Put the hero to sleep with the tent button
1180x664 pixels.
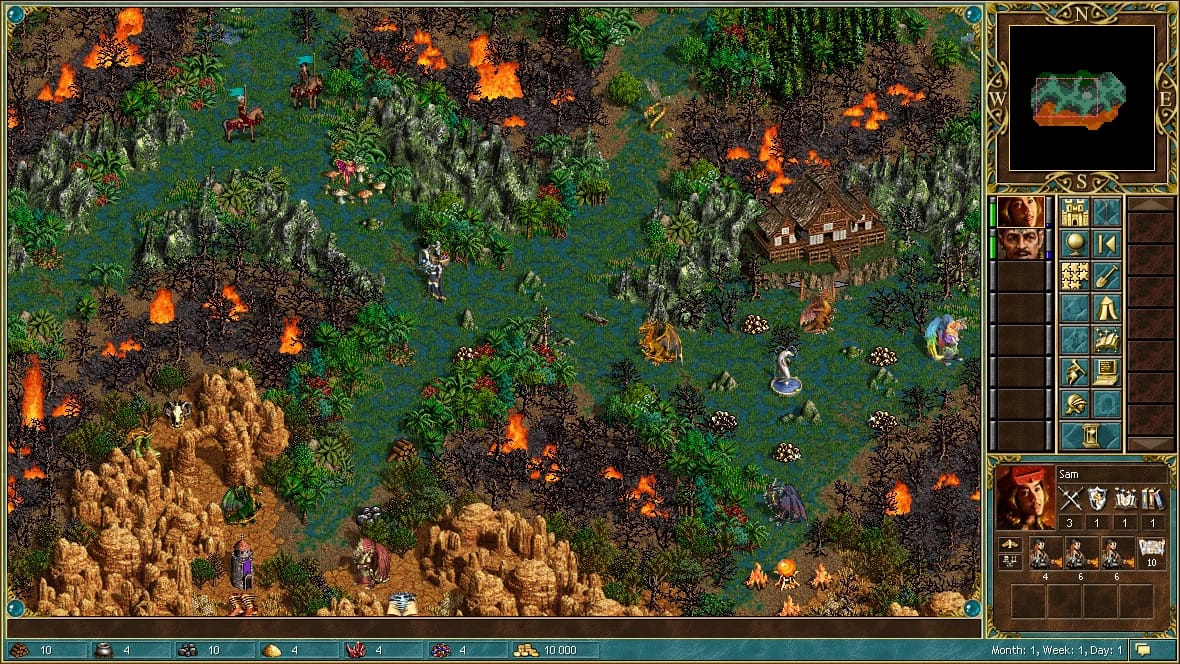(1106, 307)
